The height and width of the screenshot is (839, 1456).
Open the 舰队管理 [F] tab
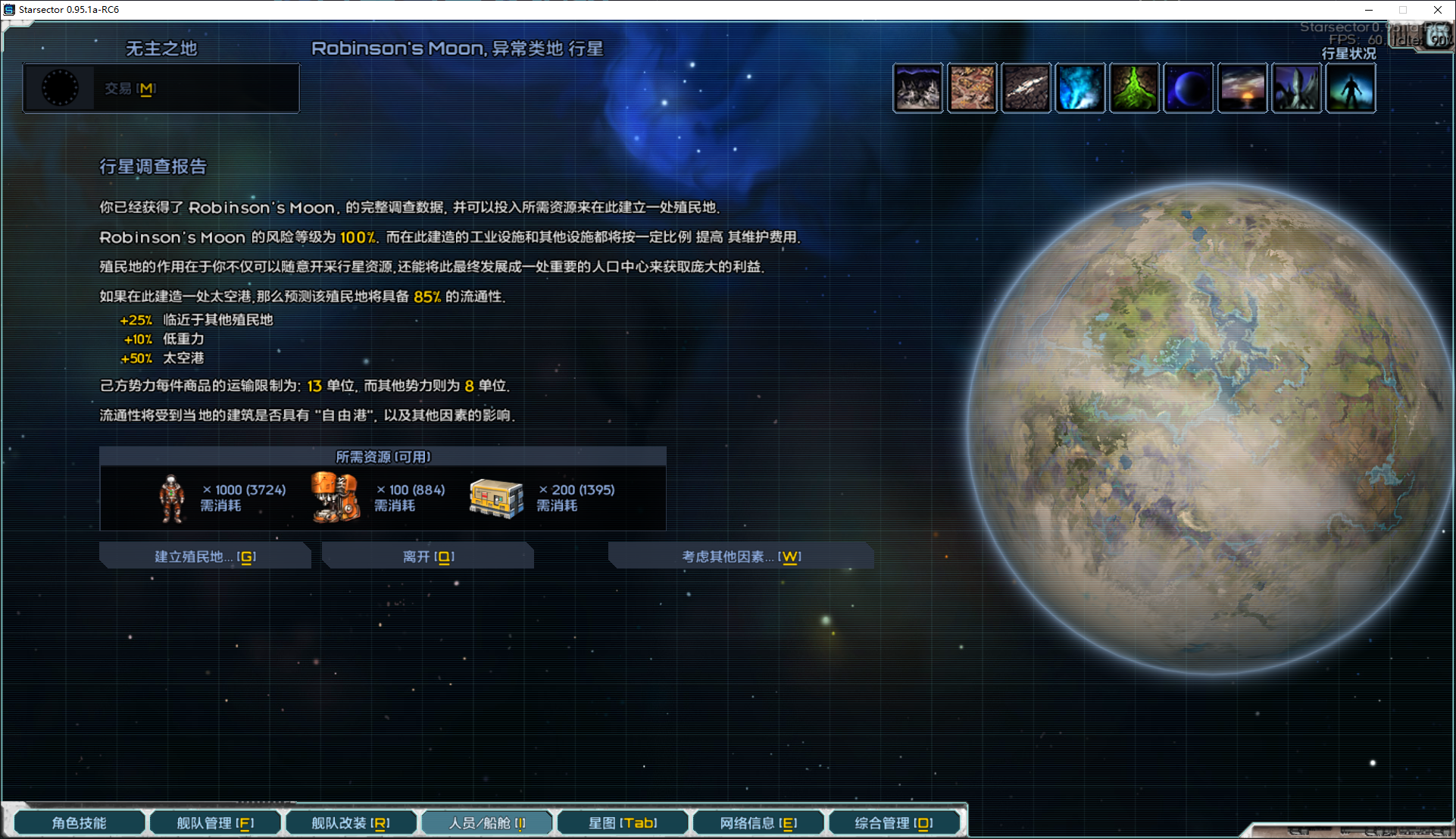coord(214,822)
